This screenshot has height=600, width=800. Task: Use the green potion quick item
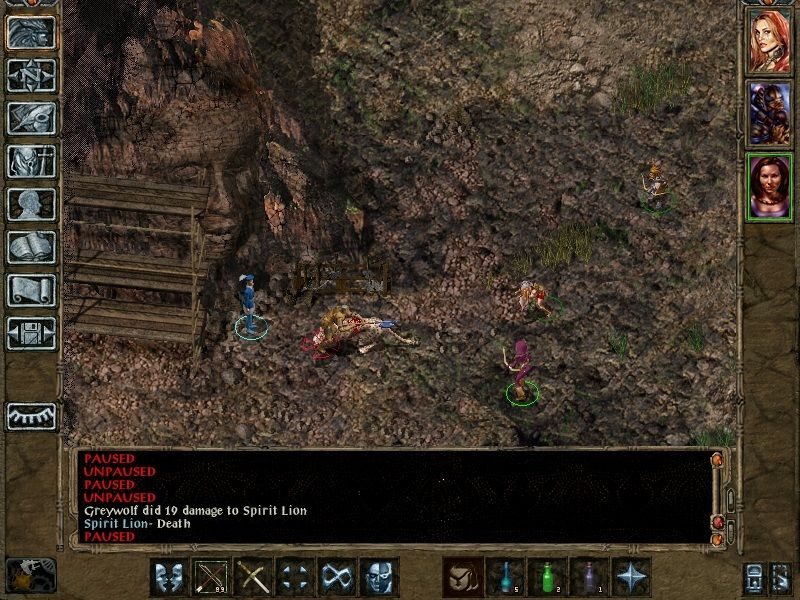click(x=546, y=577)
